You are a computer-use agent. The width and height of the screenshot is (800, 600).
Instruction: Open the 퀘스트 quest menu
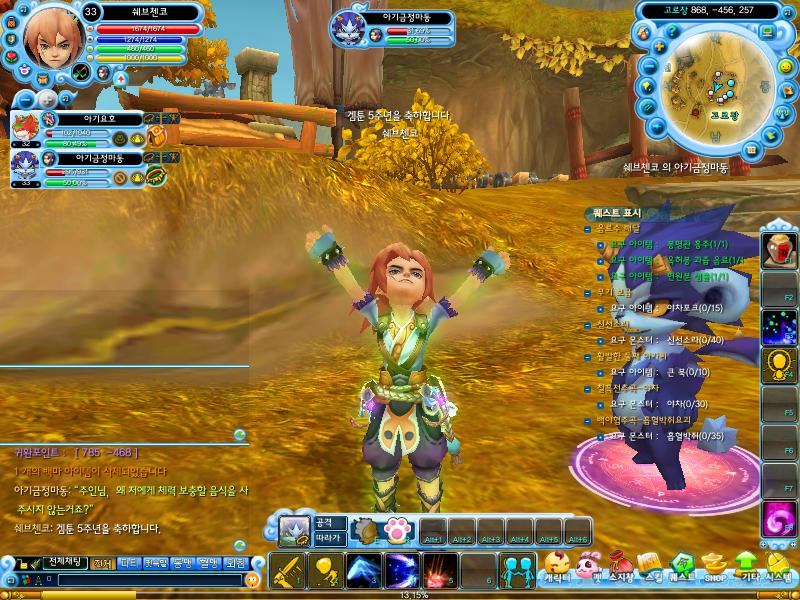(682, 570)
